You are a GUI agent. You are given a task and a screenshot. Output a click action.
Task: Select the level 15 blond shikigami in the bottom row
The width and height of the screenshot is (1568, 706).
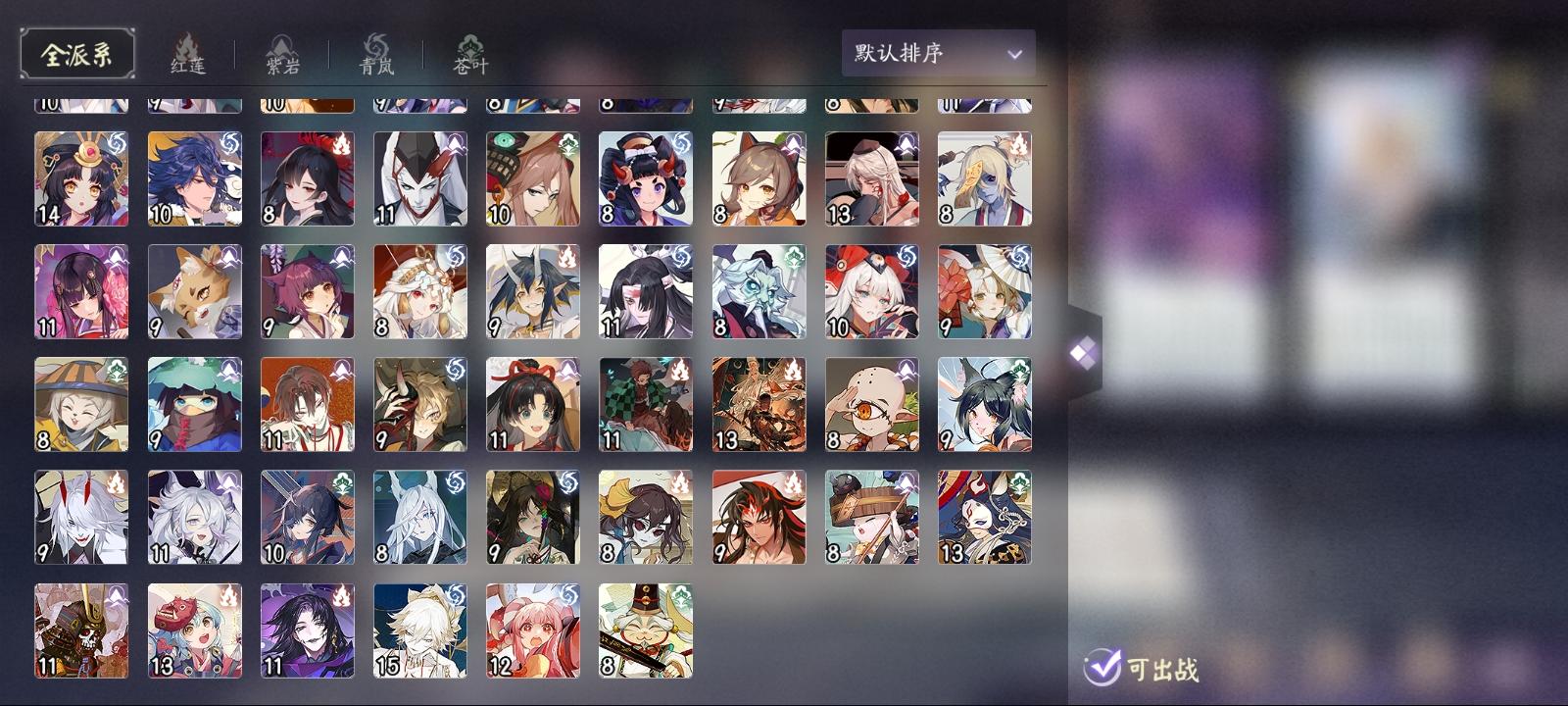pyautogui.click(x=419, y=630)
